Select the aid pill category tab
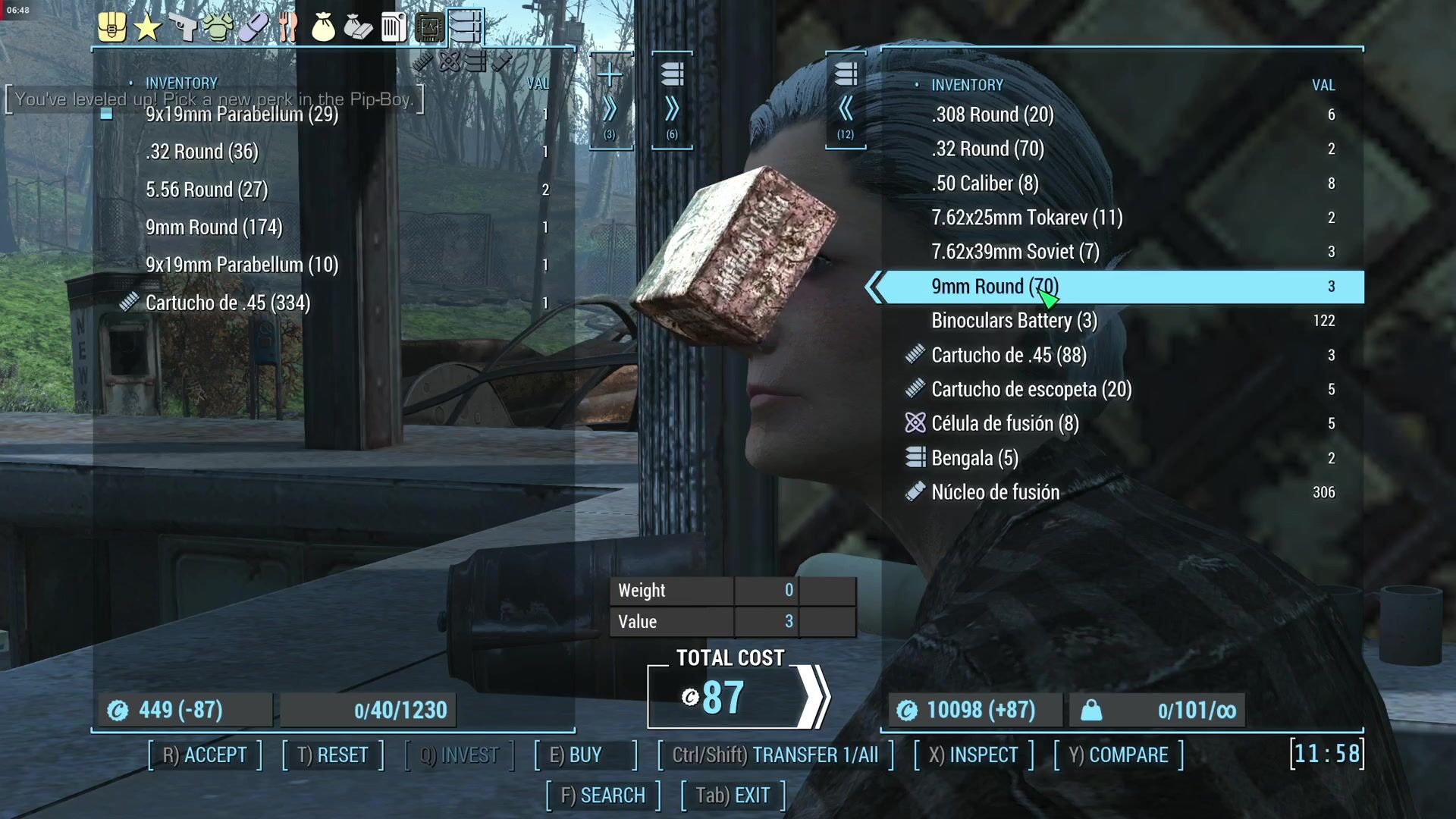The height and width of the screenshot is (819, 1456). tap(253, 28)
